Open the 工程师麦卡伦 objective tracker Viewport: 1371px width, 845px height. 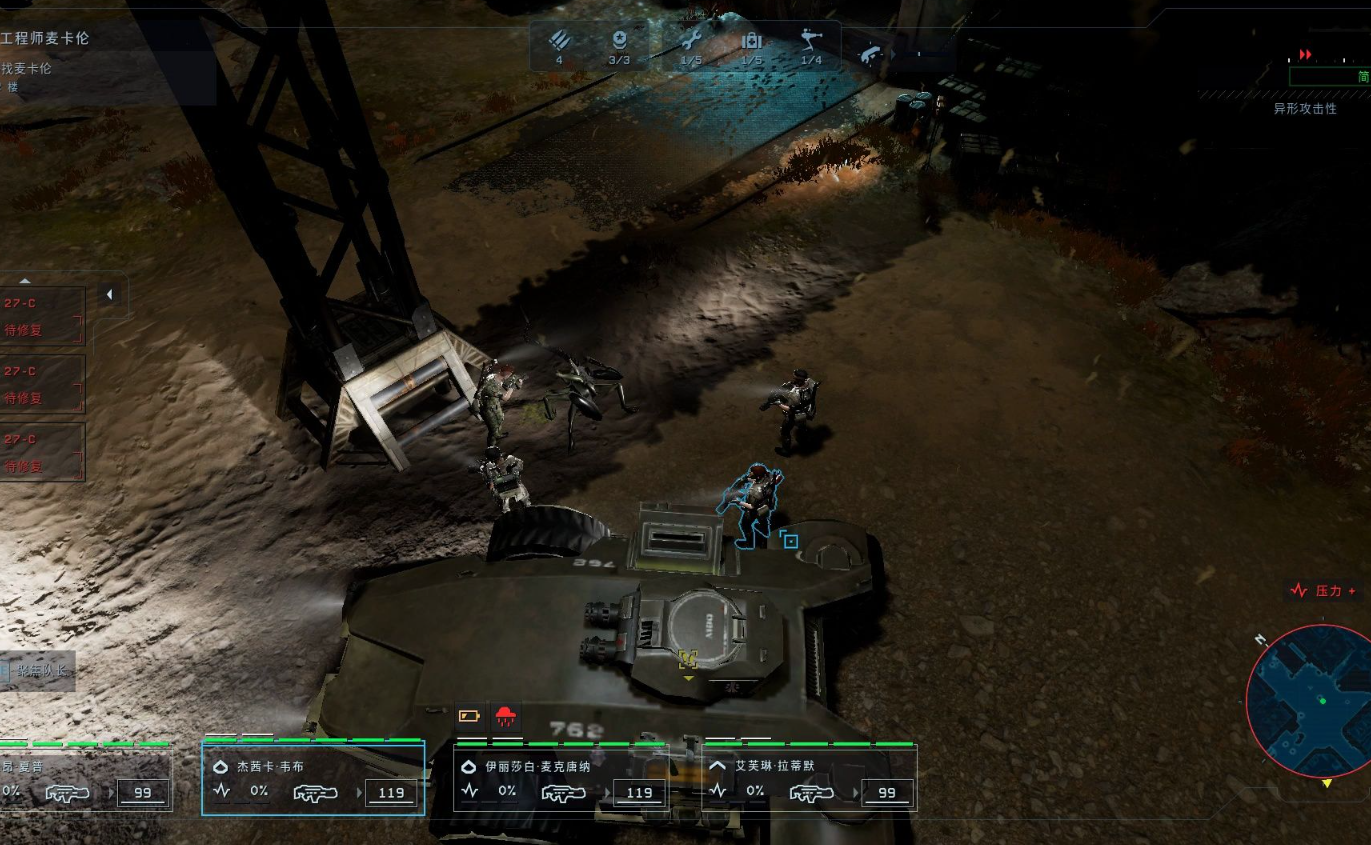click(60, 38)
